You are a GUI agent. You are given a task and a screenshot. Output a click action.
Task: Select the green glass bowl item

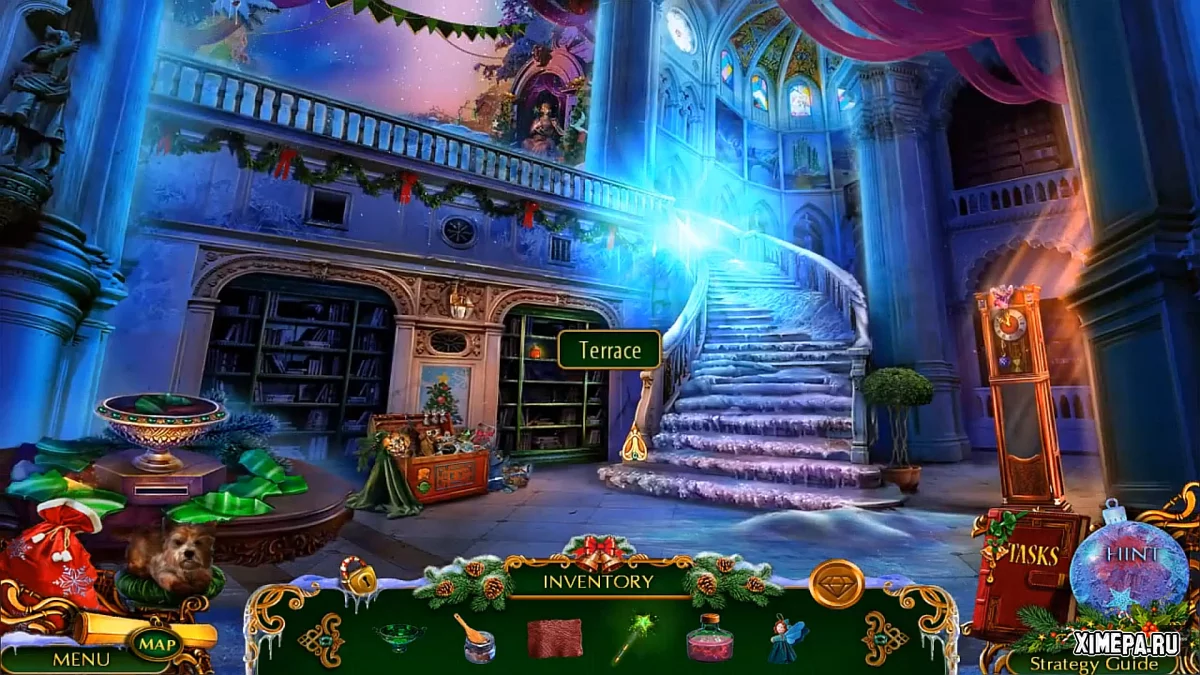pyautogui.click(x=397, y=635)
